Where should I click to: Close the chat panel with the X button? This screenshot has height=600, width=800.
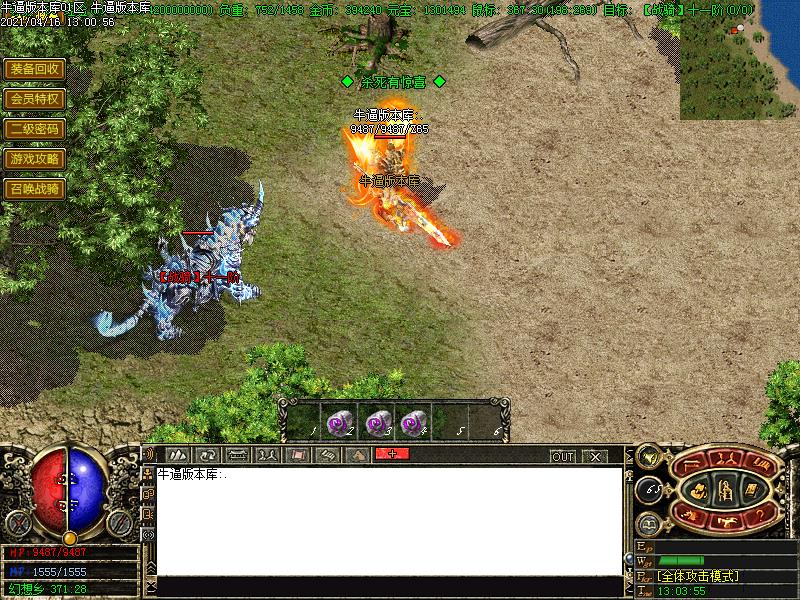click(x=595, y=456)
